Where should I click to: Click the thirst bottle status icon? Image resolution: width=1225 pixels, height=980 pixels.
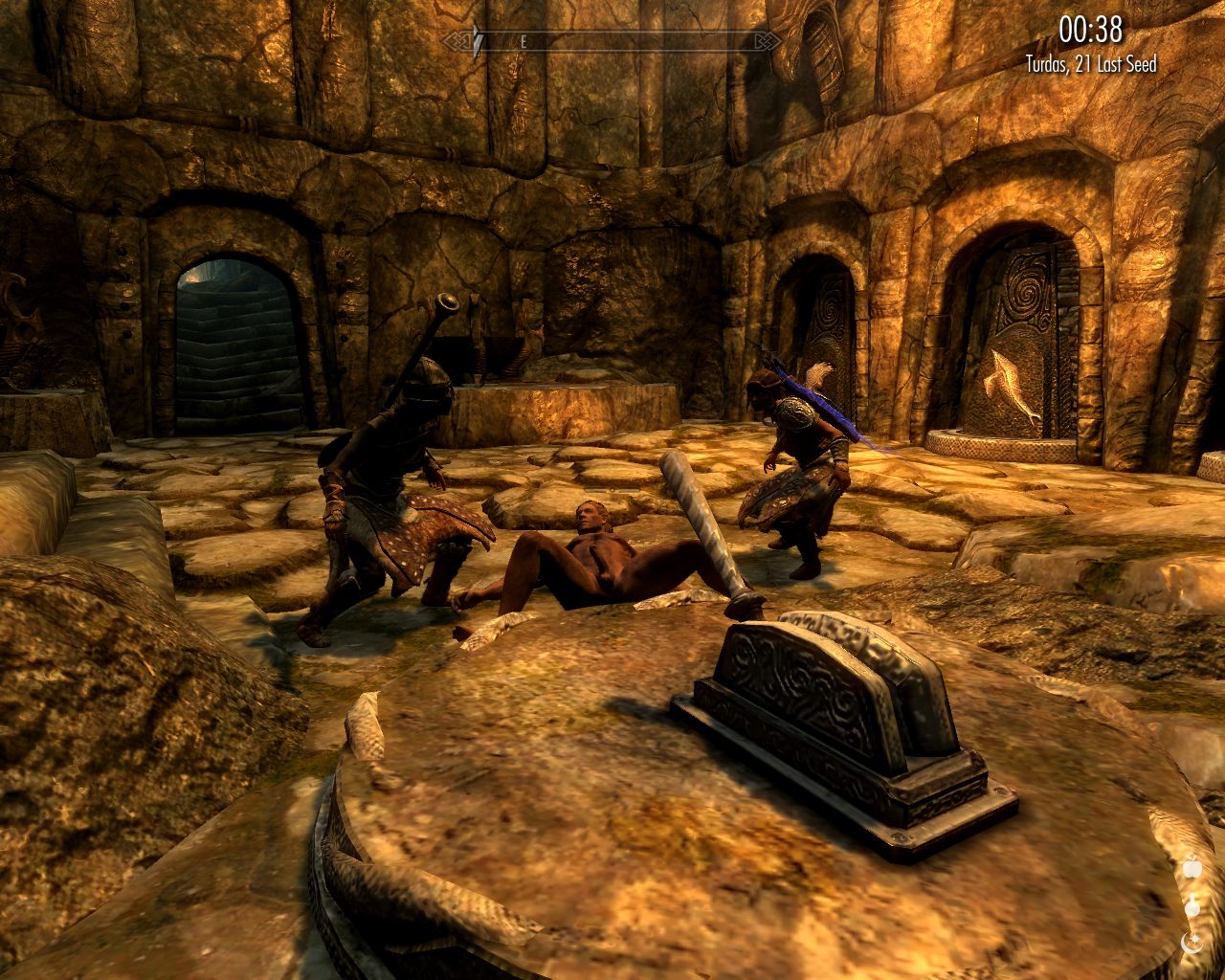click(x=1192, y=907)
